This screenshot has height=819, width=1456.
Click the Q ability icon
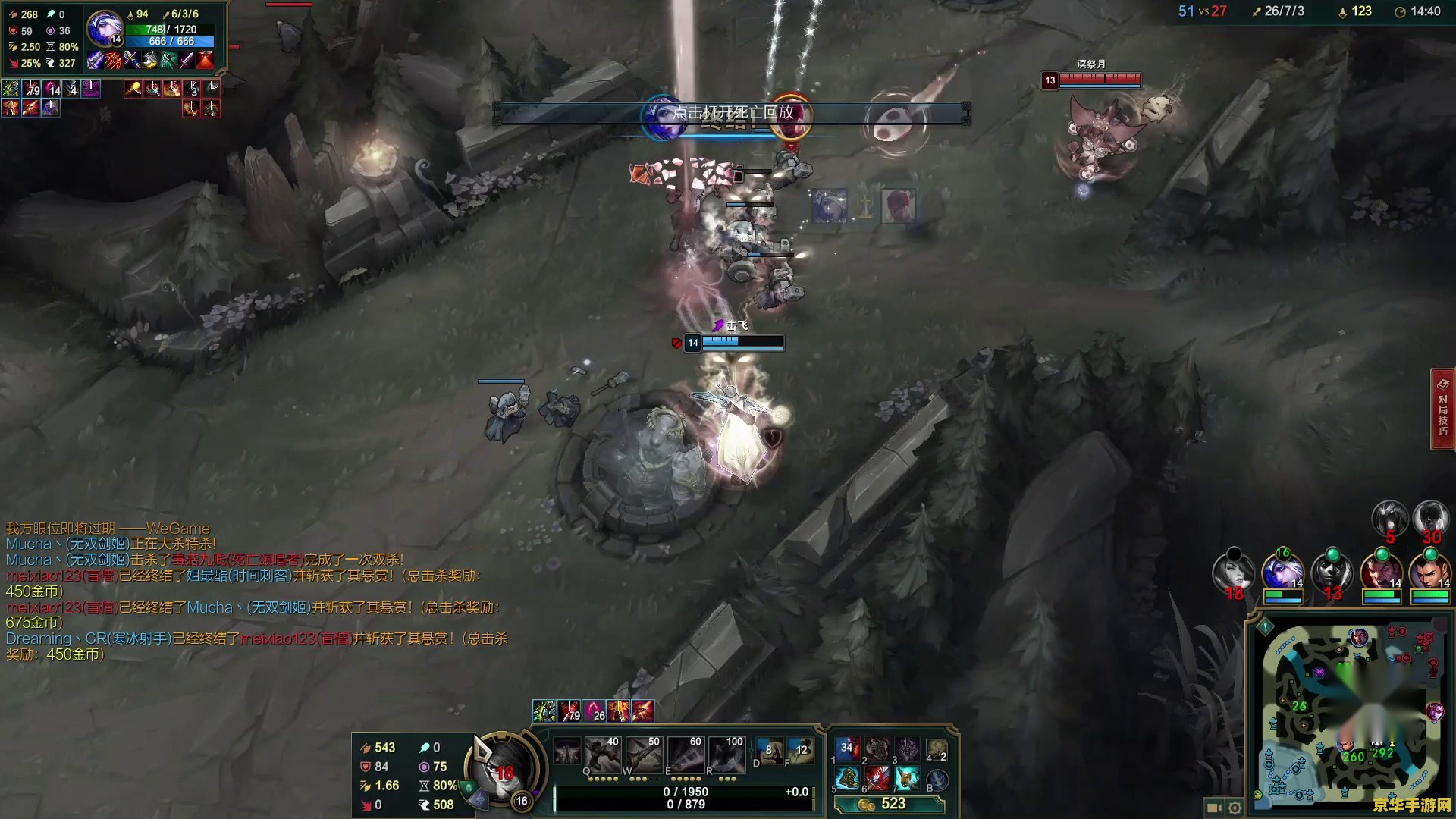[x=602, y=755]
